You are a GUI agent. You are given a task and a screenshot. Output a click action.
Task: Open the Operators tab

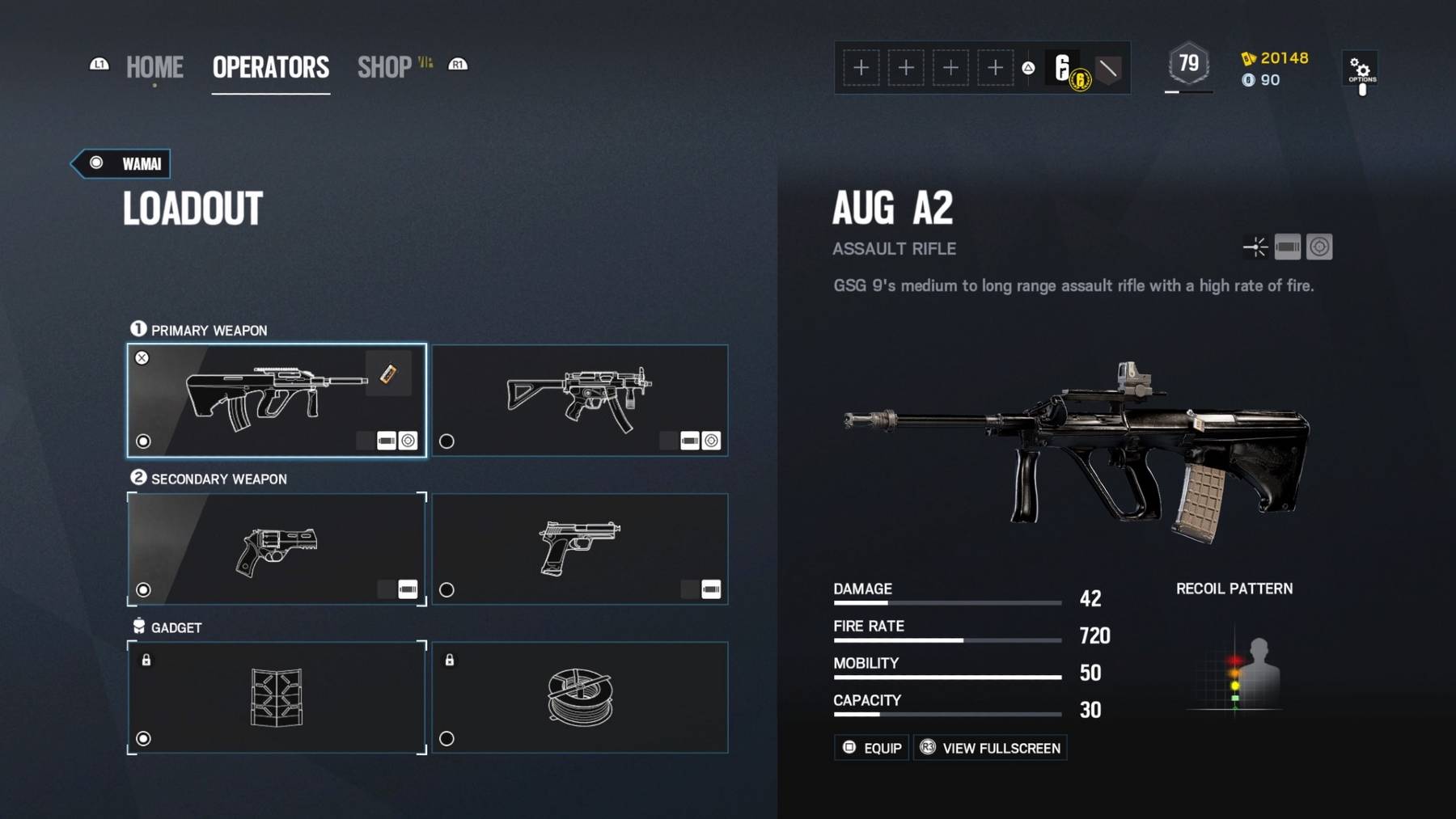[270, 67]
